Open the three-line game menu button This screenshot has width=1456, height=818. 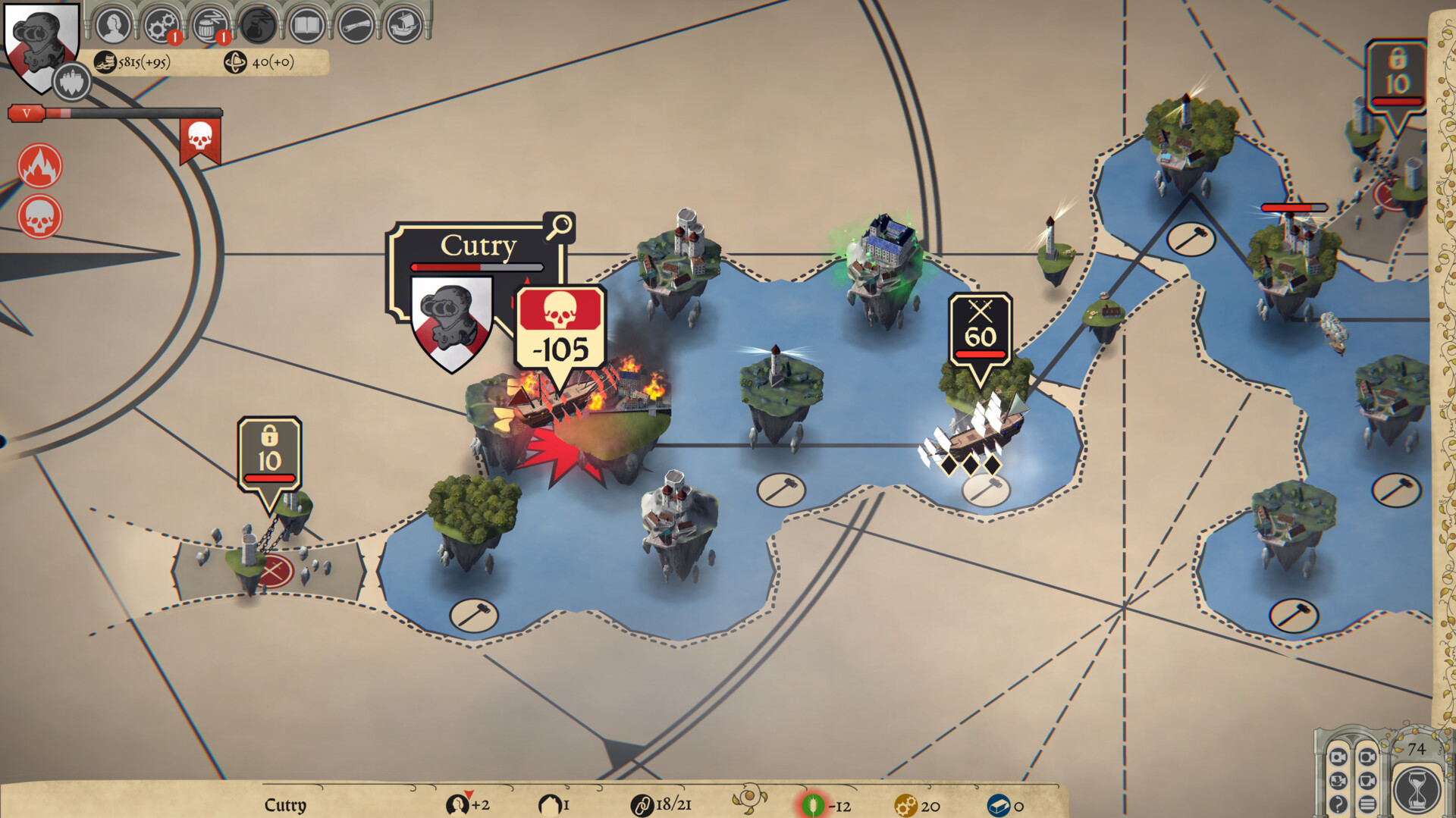pos(1367,804)
